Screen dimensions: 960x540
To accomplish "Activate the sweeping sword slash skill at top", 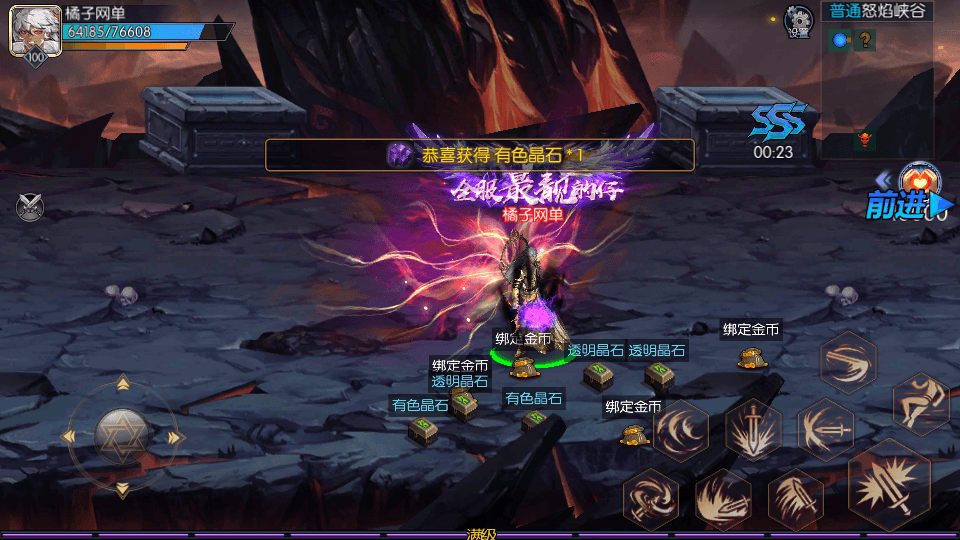I will [x=848, y=361].
